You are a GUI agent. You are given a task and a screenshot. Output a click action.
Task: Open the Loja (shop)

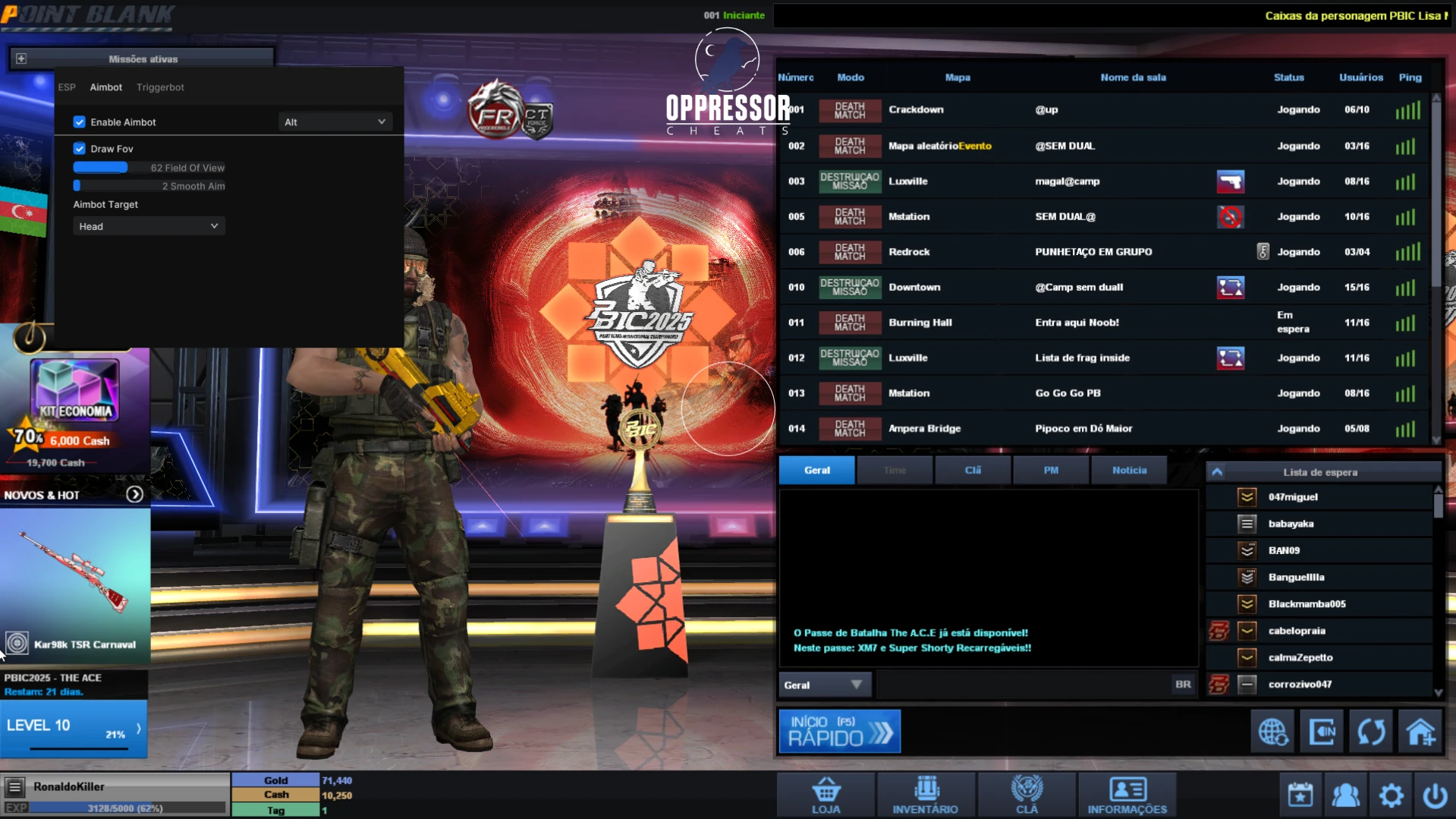(x=825, y=794)
